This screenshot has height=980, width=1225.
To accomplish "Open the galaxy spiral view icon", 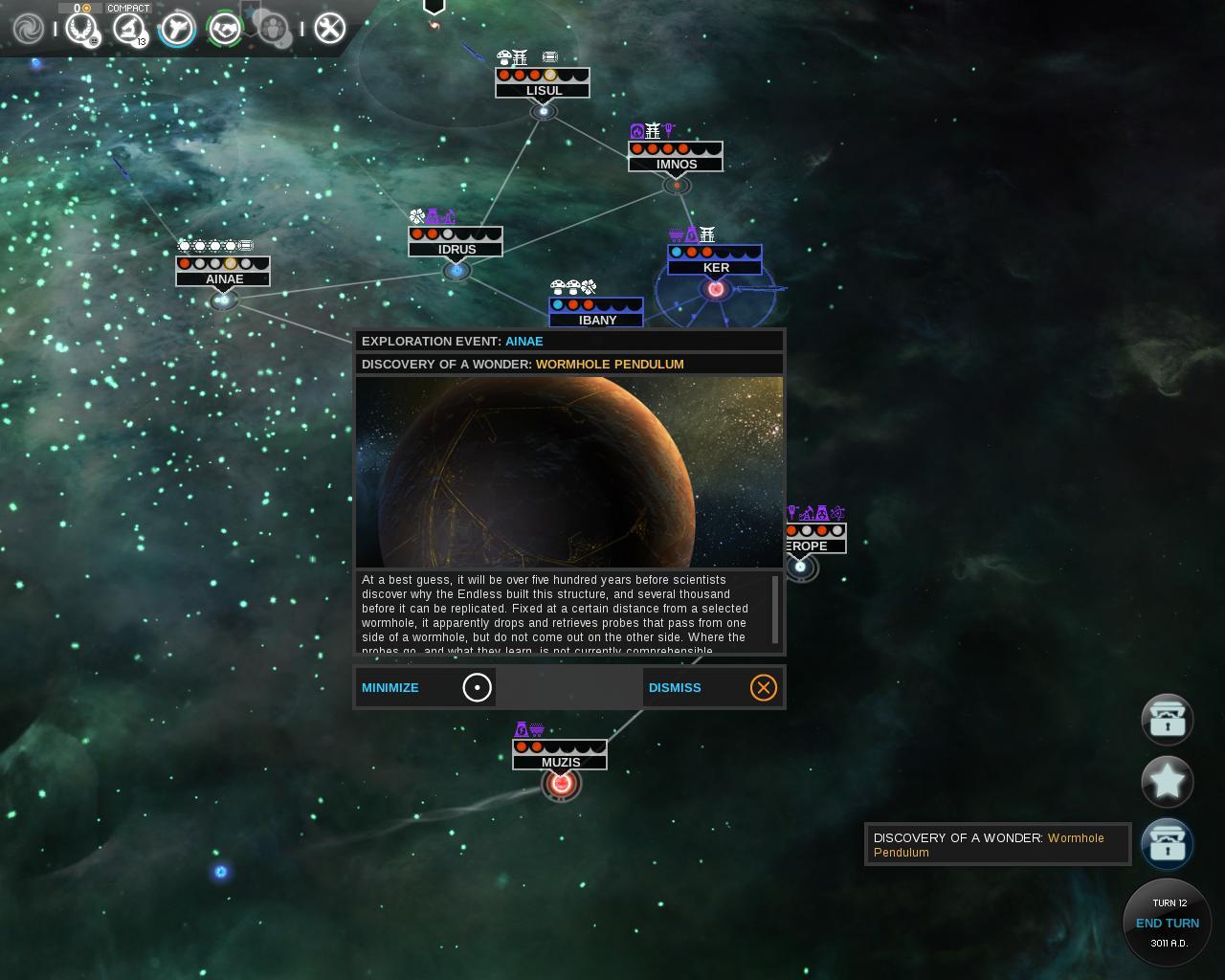I will point(28,29).
